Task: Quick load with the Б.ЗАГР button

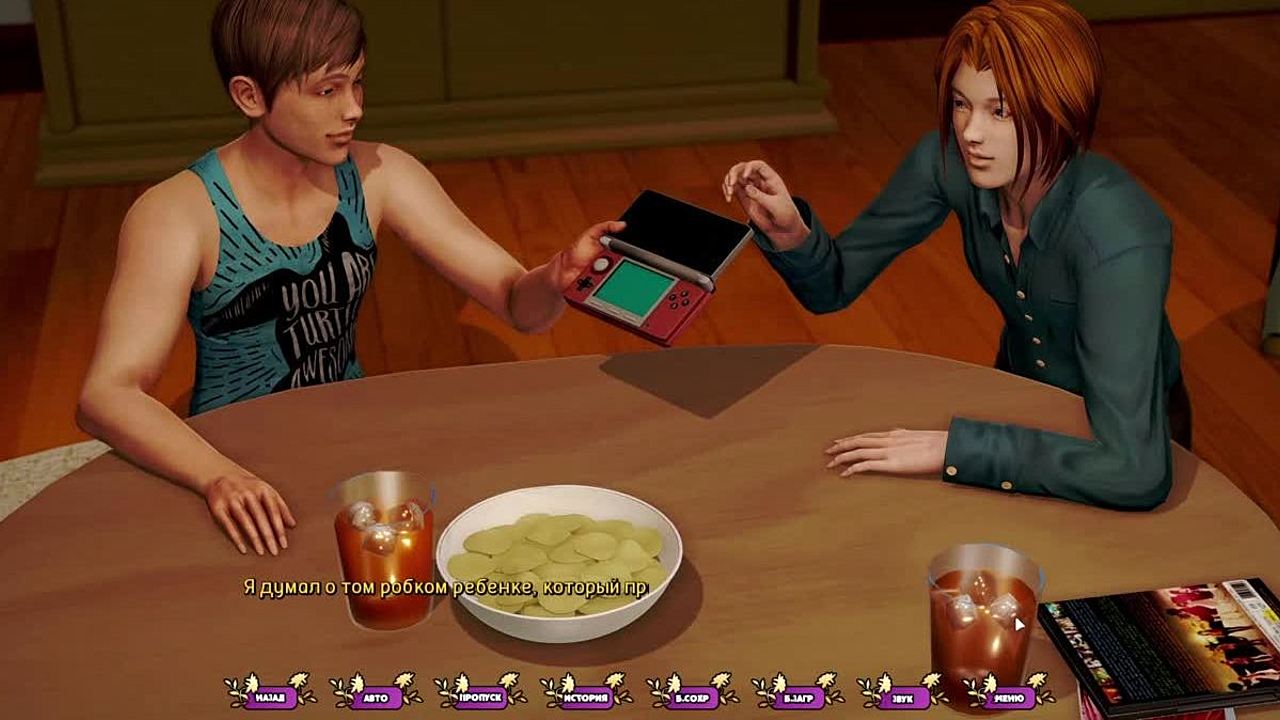Action: point(798,694)
